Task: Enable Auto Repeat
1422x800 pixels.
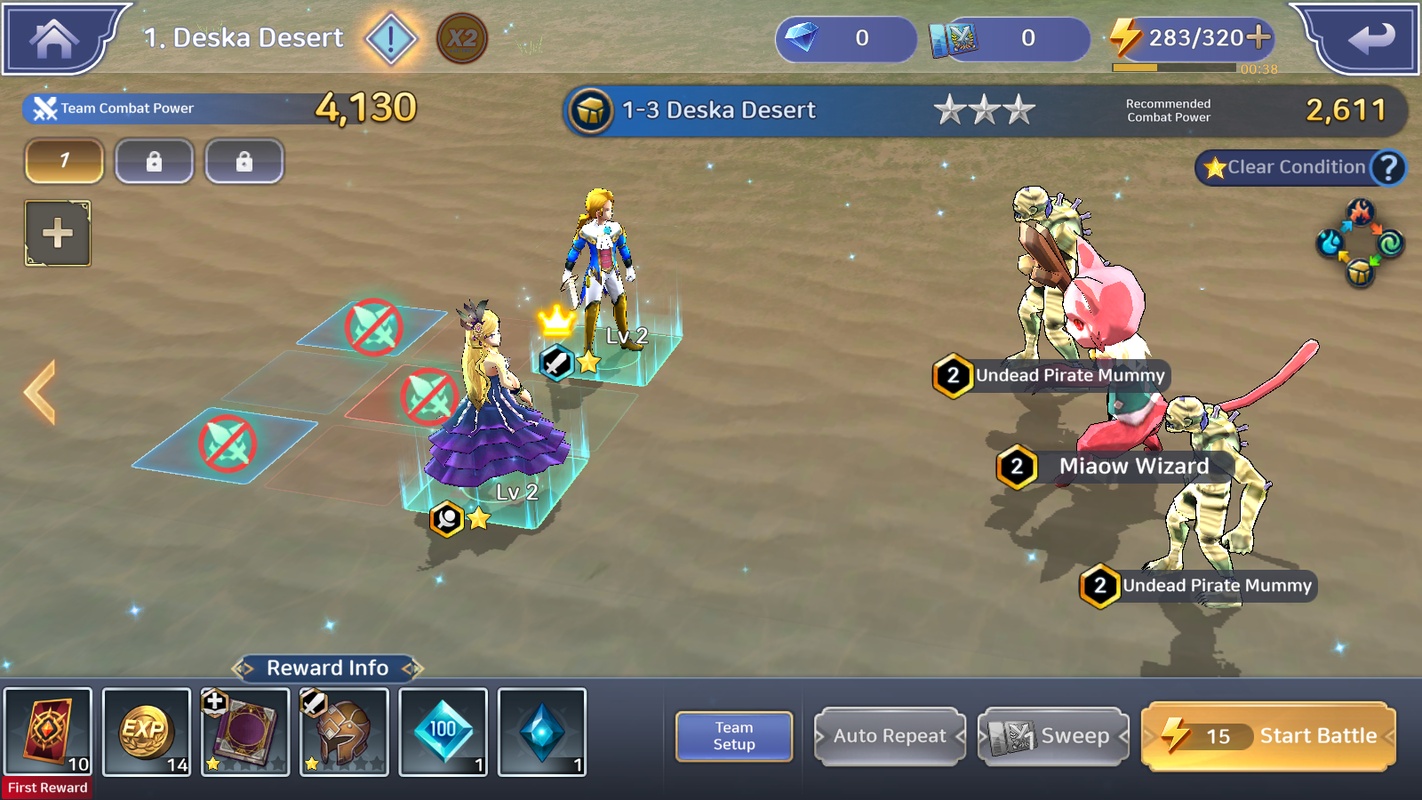Action: [x=890, y=736]
